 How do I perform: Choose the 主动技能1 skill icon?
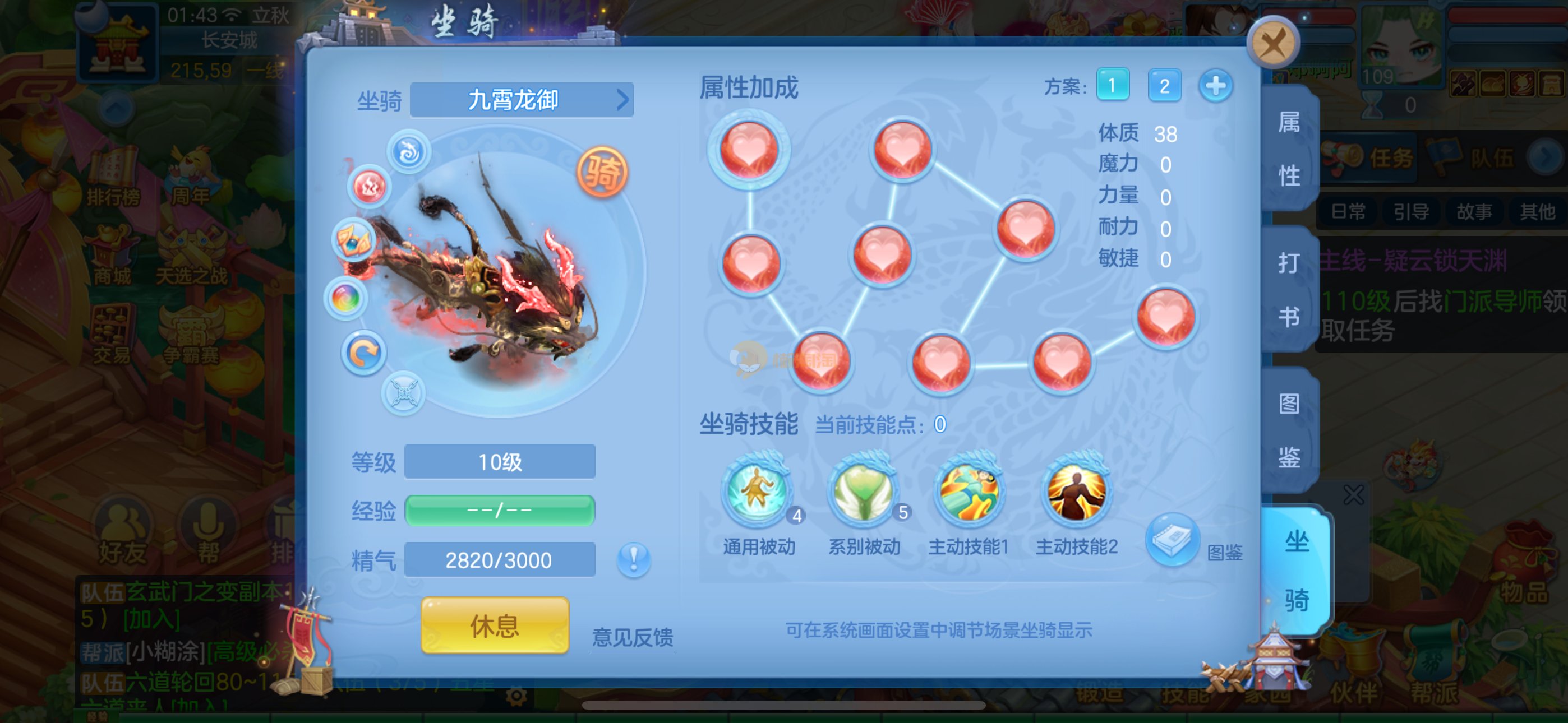tap(969, 490)
